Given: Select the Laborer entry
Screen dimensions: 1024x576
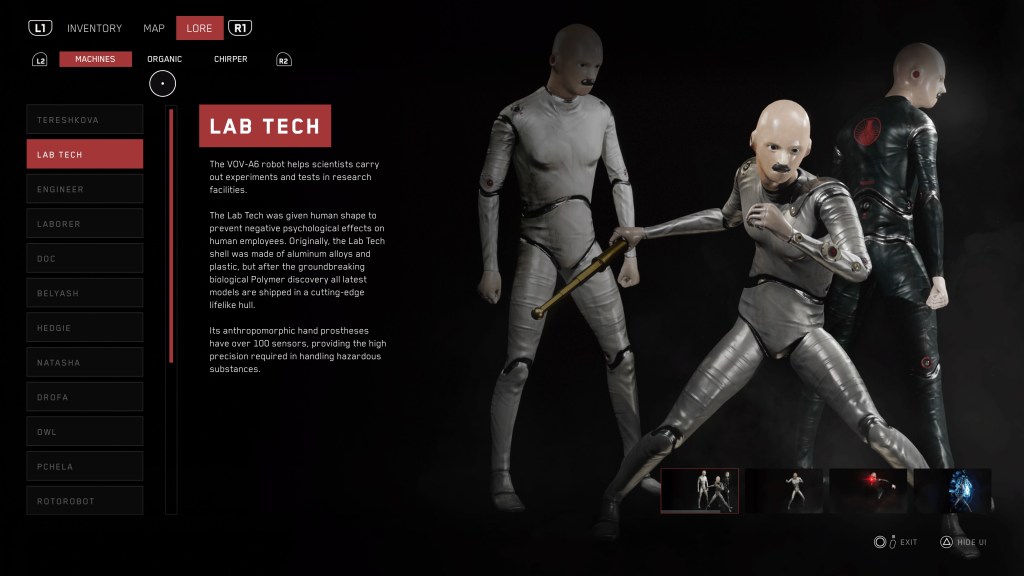Looking at the screenshot, I should pyautogui.click(x=85, y=224).
